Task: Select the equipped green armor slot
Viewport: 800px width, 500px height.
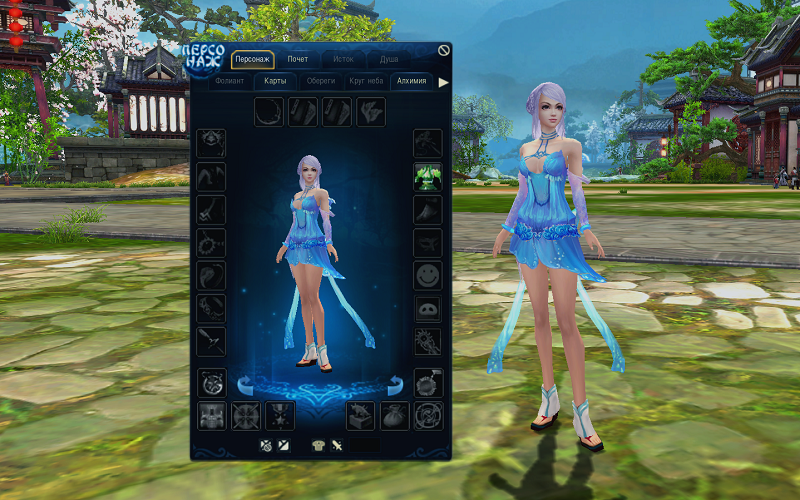Action: [x=428, y=177]
